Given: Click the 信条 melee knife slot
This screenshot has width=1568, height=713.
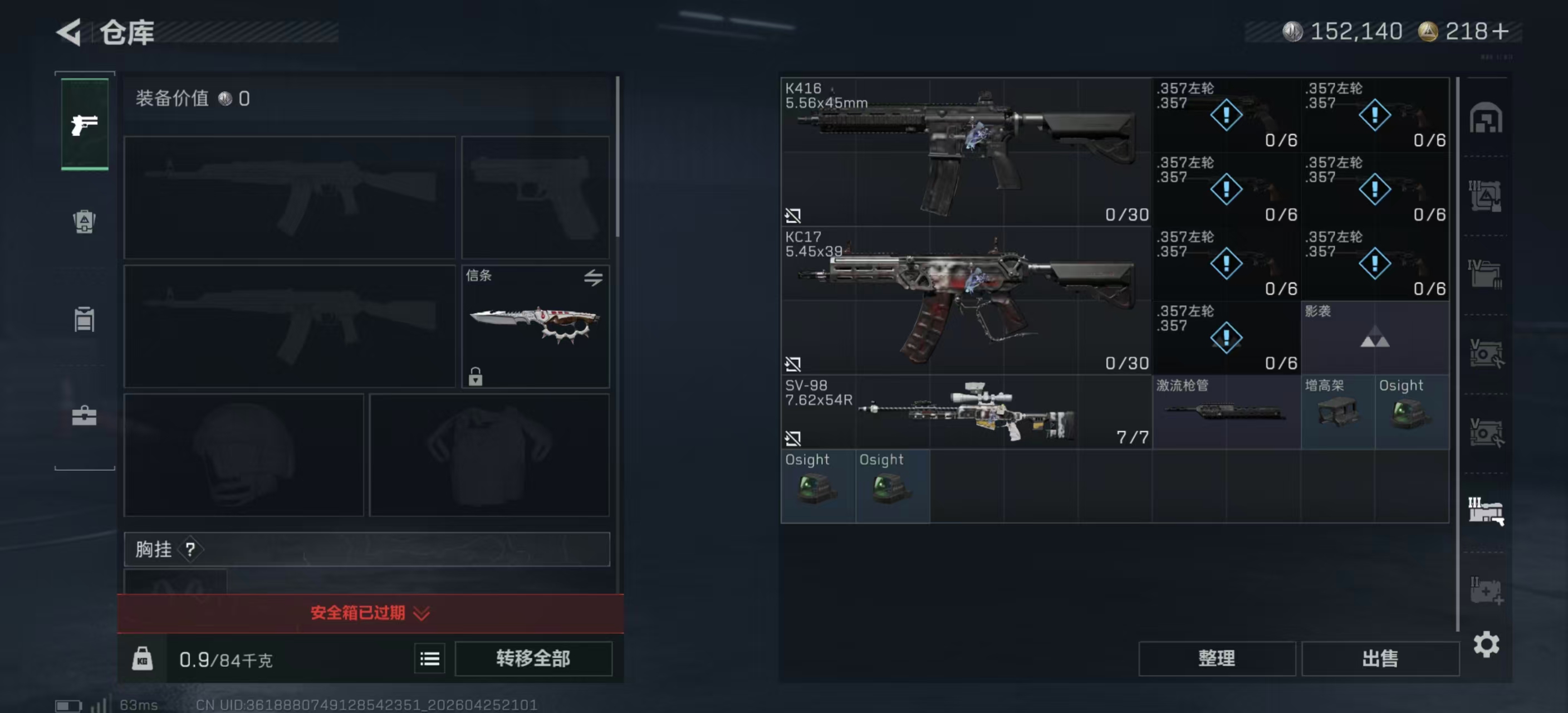Looking at the screenshot, I should [535, 326].
